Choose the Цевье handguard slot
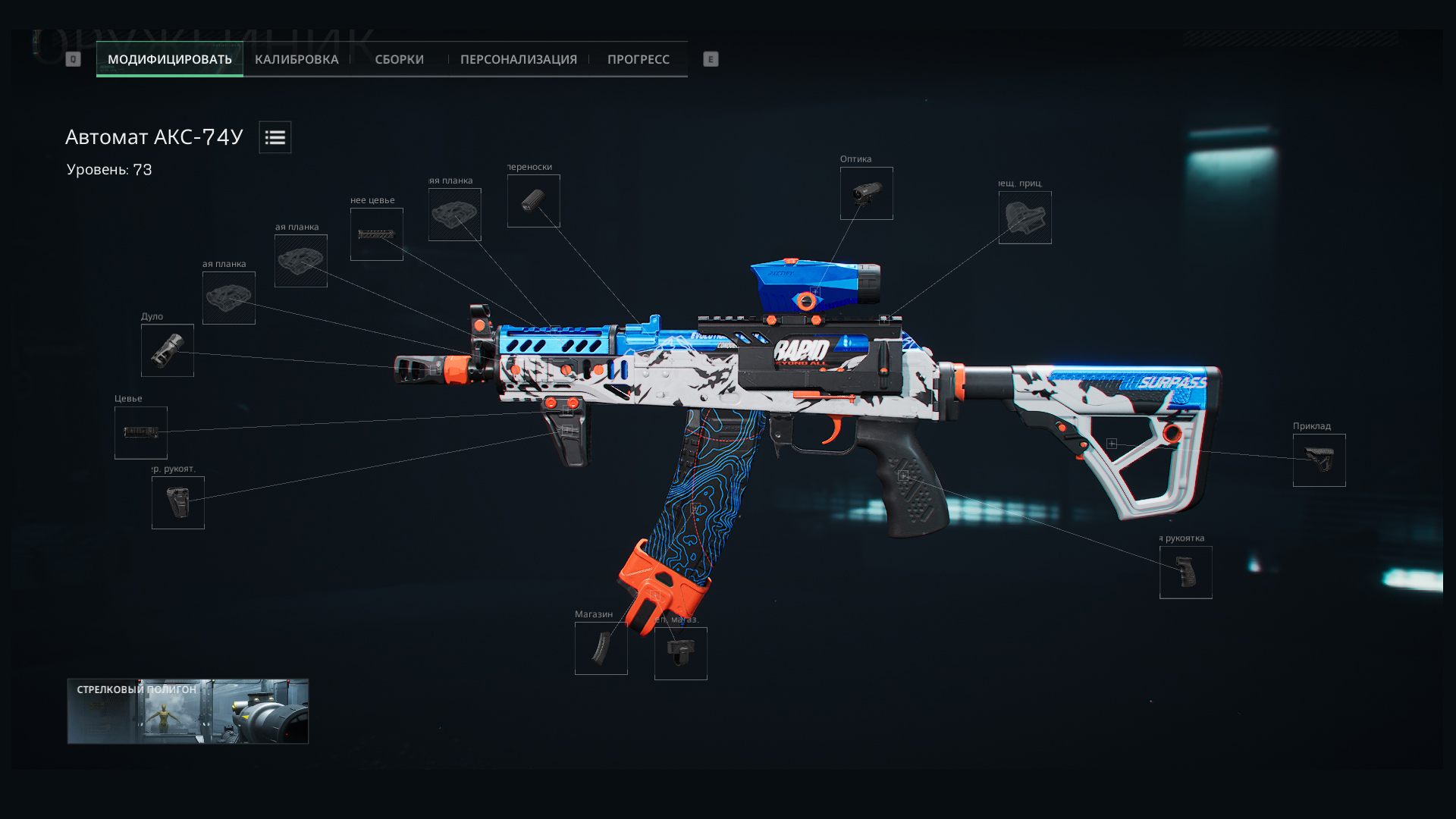 pos(140,432)
